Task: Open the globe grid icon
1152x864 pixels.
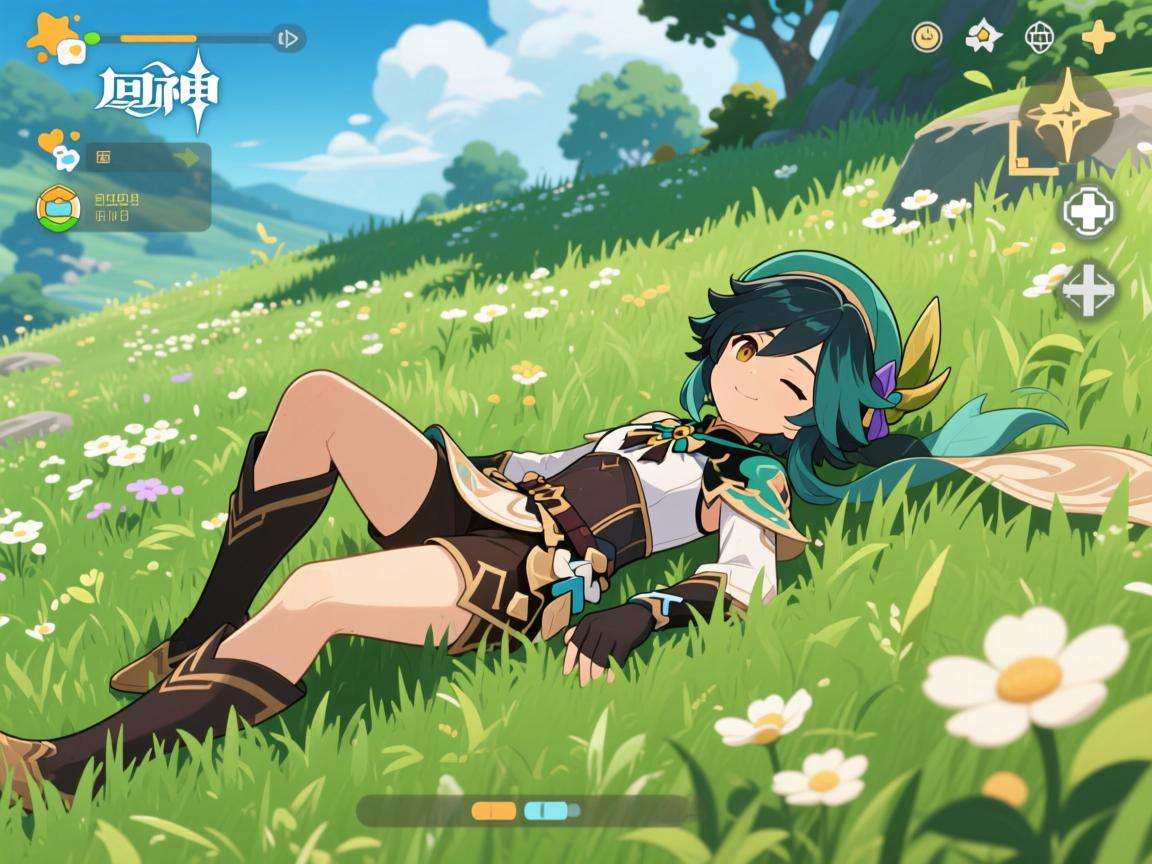Action: [x=1040, y=38]
